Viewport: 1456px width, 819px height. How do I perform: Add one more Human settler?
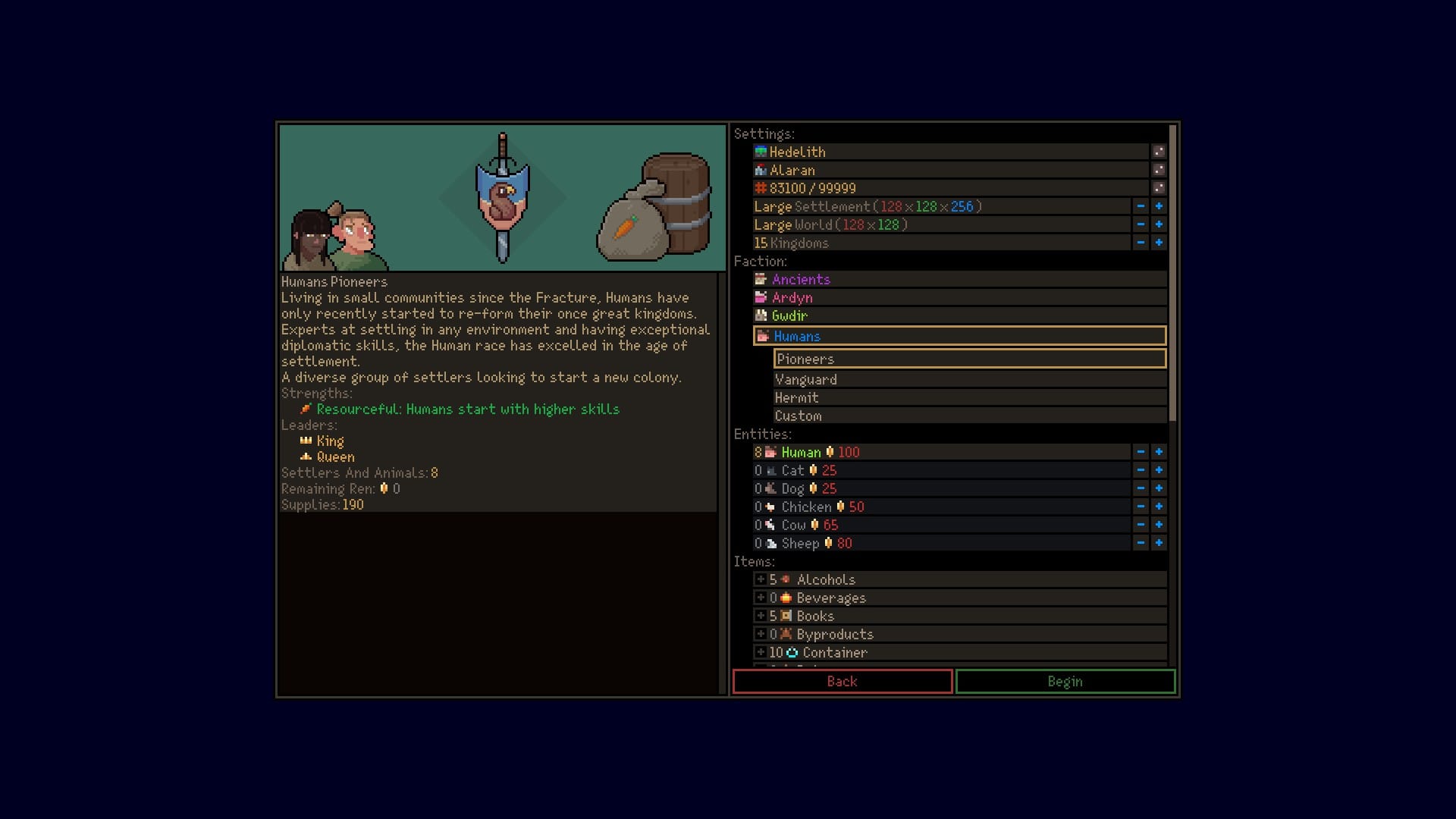point(1159,452)
